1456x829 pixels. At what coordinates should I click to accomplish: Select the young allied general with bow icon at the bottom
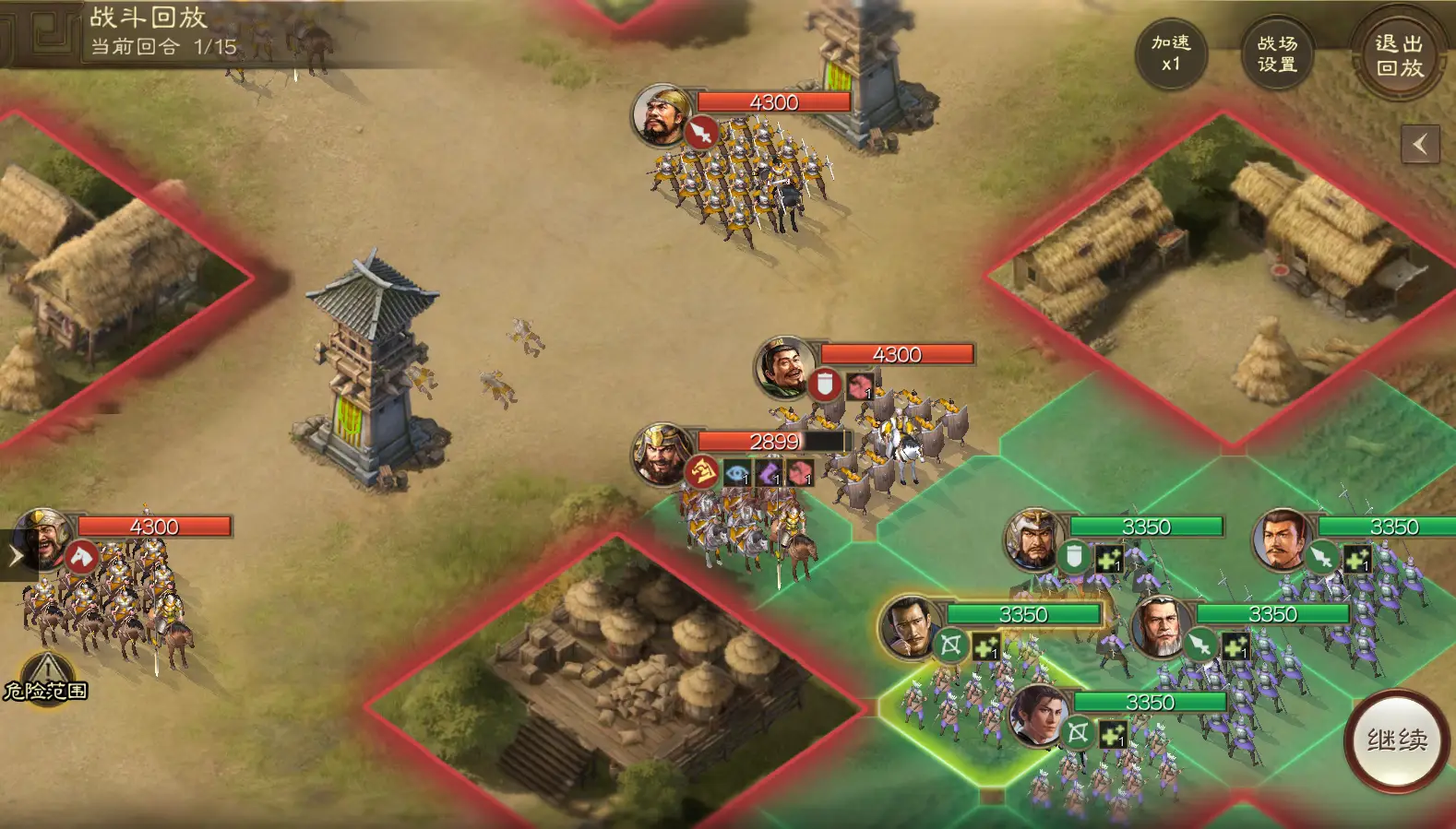[1040, 716]
